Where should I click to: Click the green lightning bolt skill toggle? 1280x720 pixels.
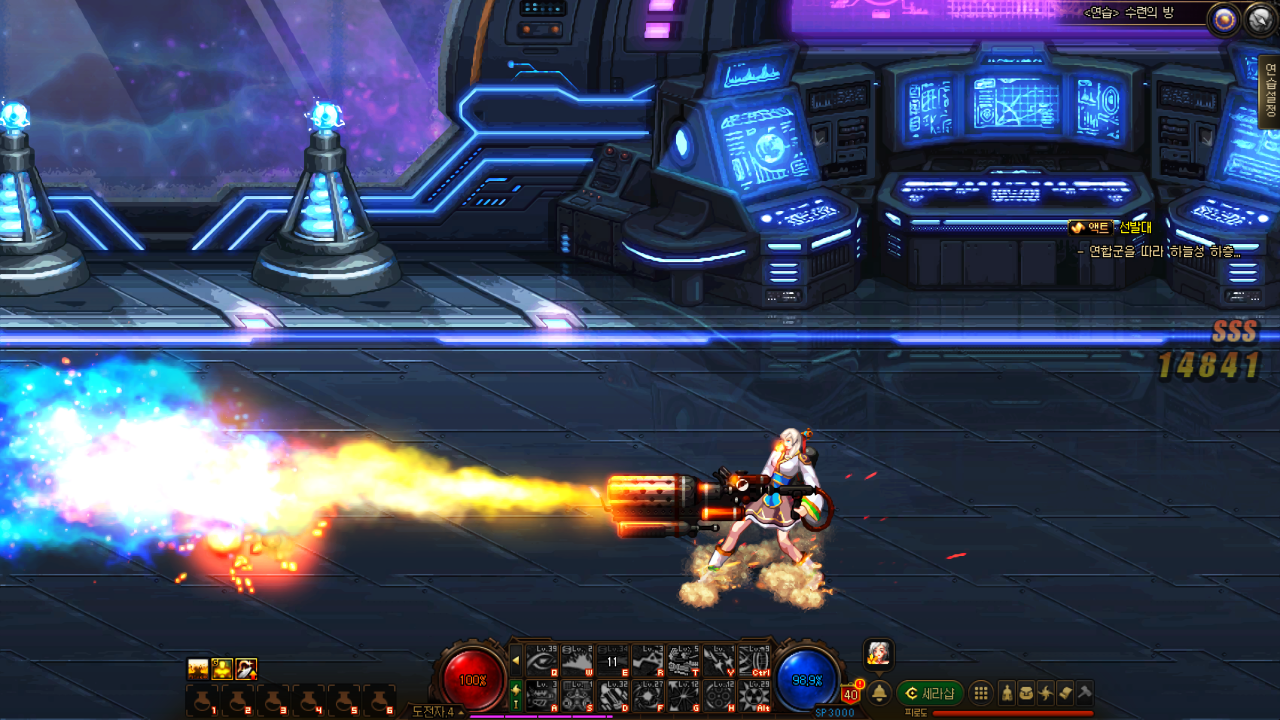click(516, 694)
